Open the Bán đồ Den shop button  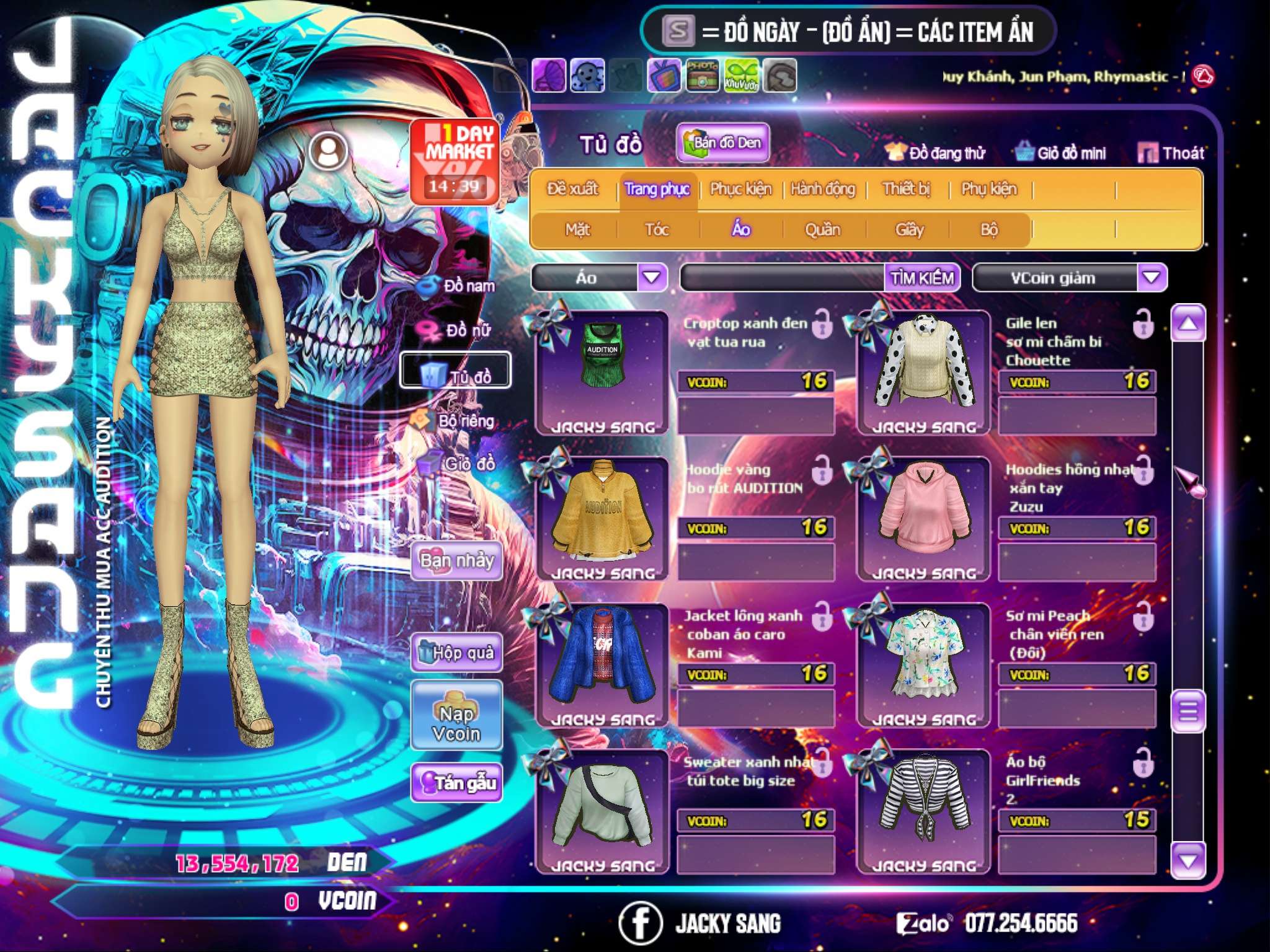click(x=722, y=143)
